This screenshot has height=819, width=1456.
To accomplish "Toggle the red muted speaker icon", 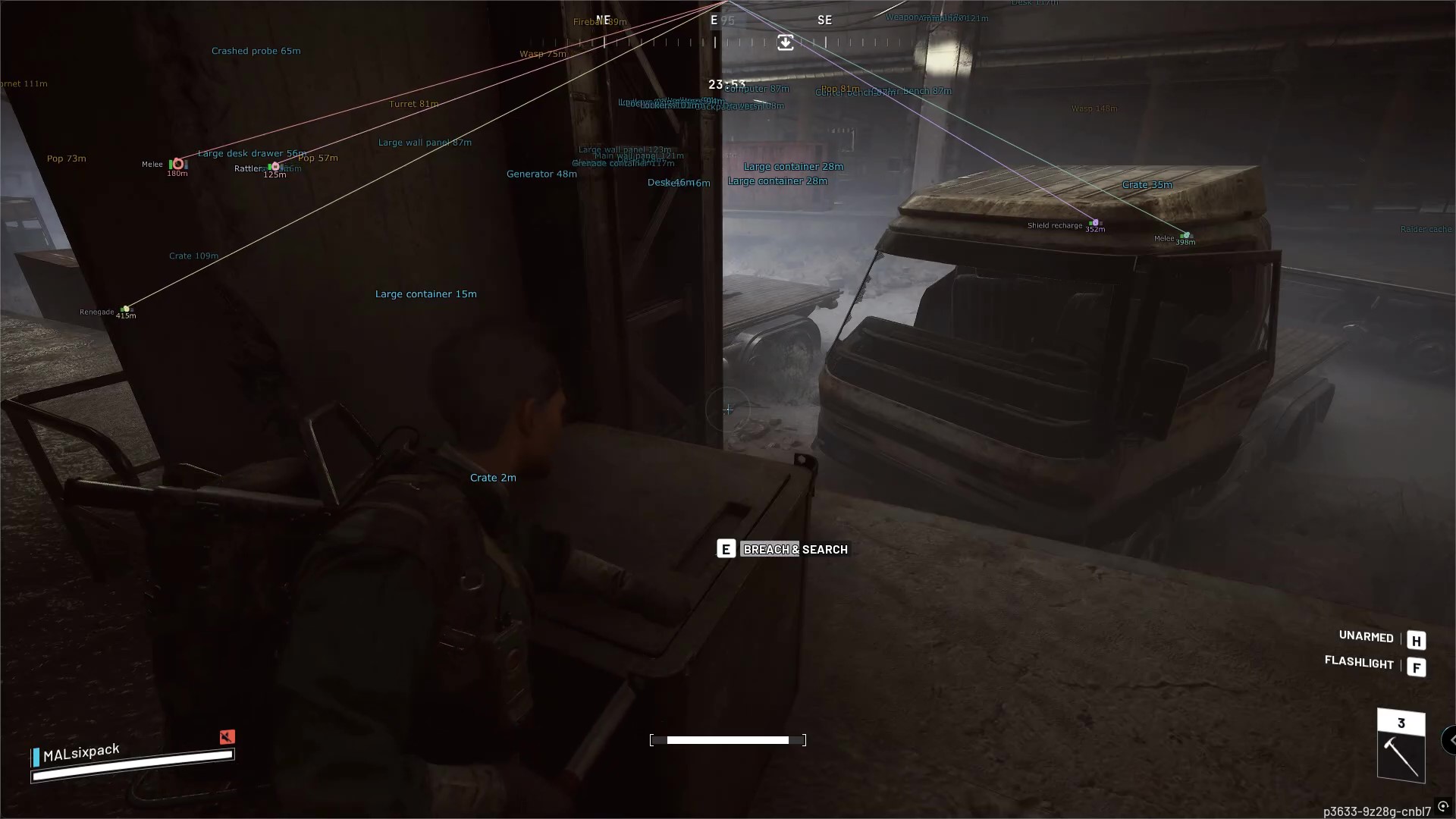I will [x=227, y=736].
